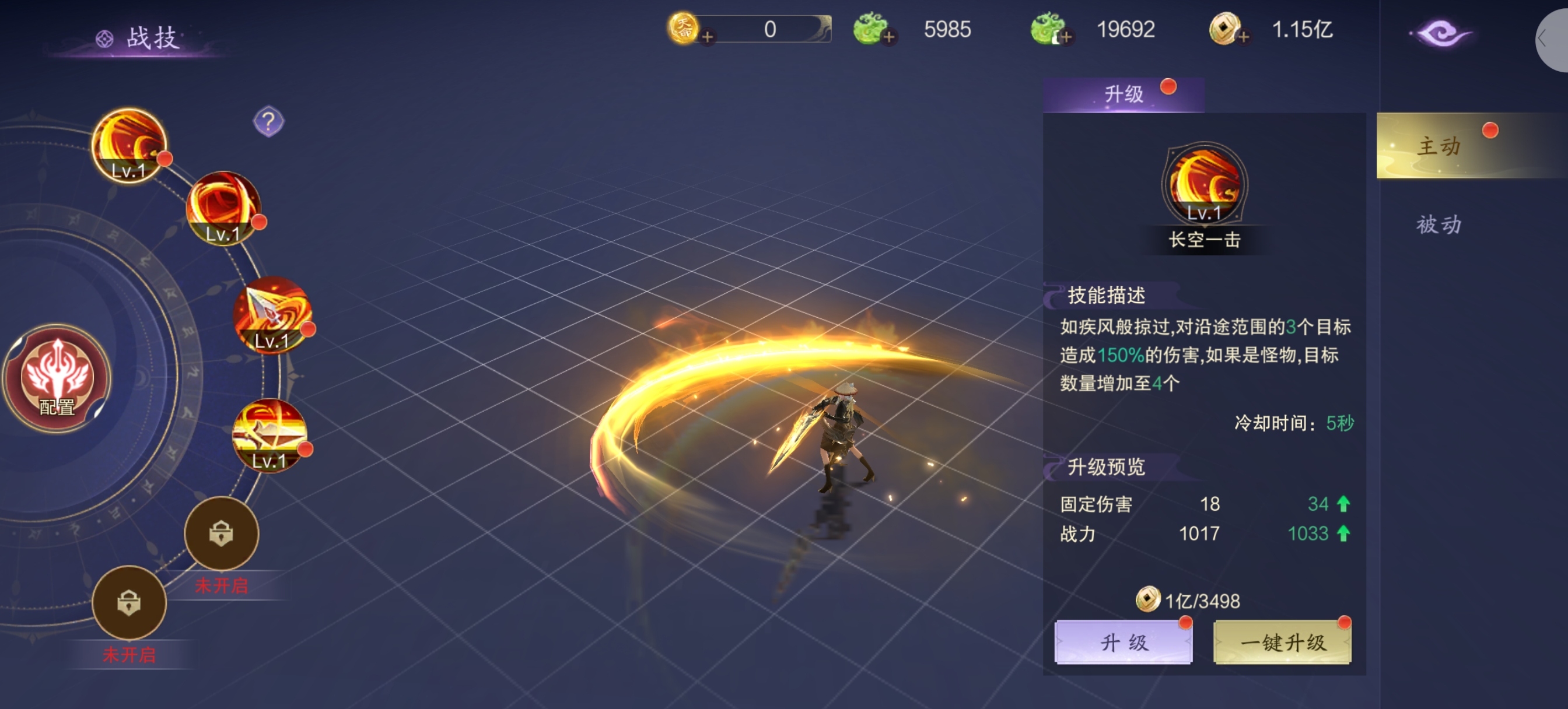Show help via the question mark icon
The width and height of the screenshot is (1568, 709).
(268, 122)
